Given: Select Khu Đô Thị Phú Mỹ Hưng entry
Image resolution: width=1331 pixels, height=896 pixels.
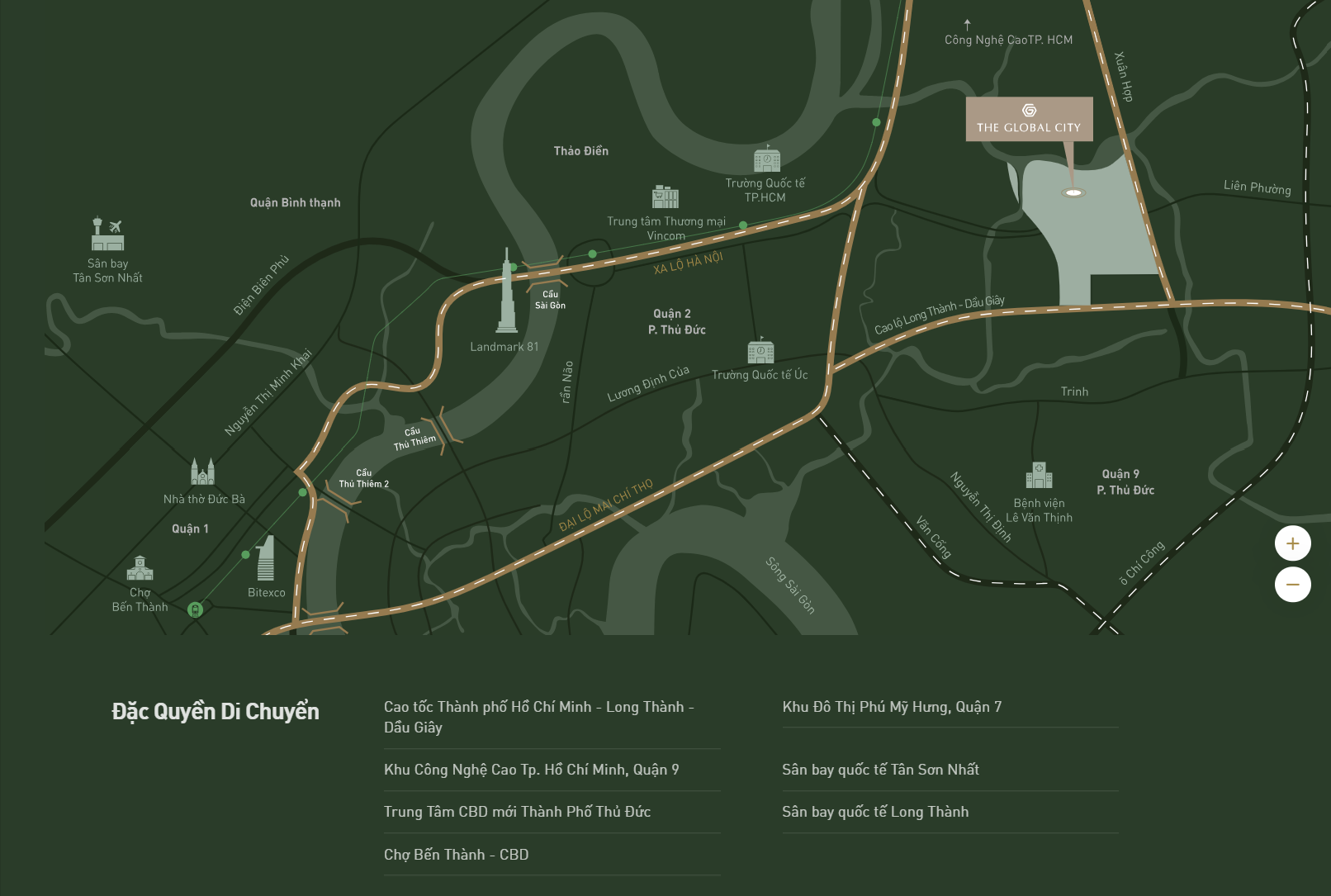Looking at the screenshot, I should [892, 707].
